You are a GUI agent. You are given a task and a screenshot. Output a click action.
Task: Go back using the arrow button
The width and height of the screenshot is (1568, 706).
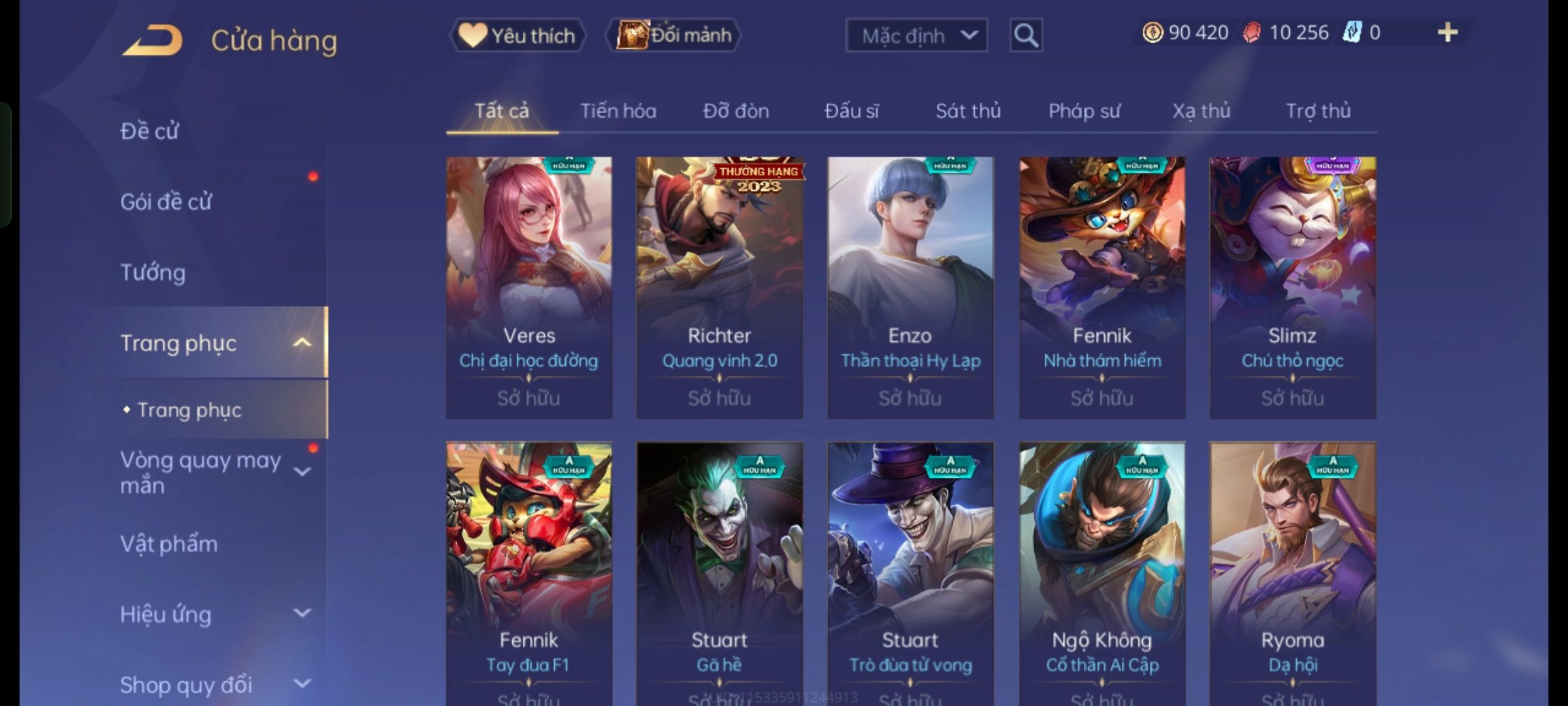click(x=152, y=41)
